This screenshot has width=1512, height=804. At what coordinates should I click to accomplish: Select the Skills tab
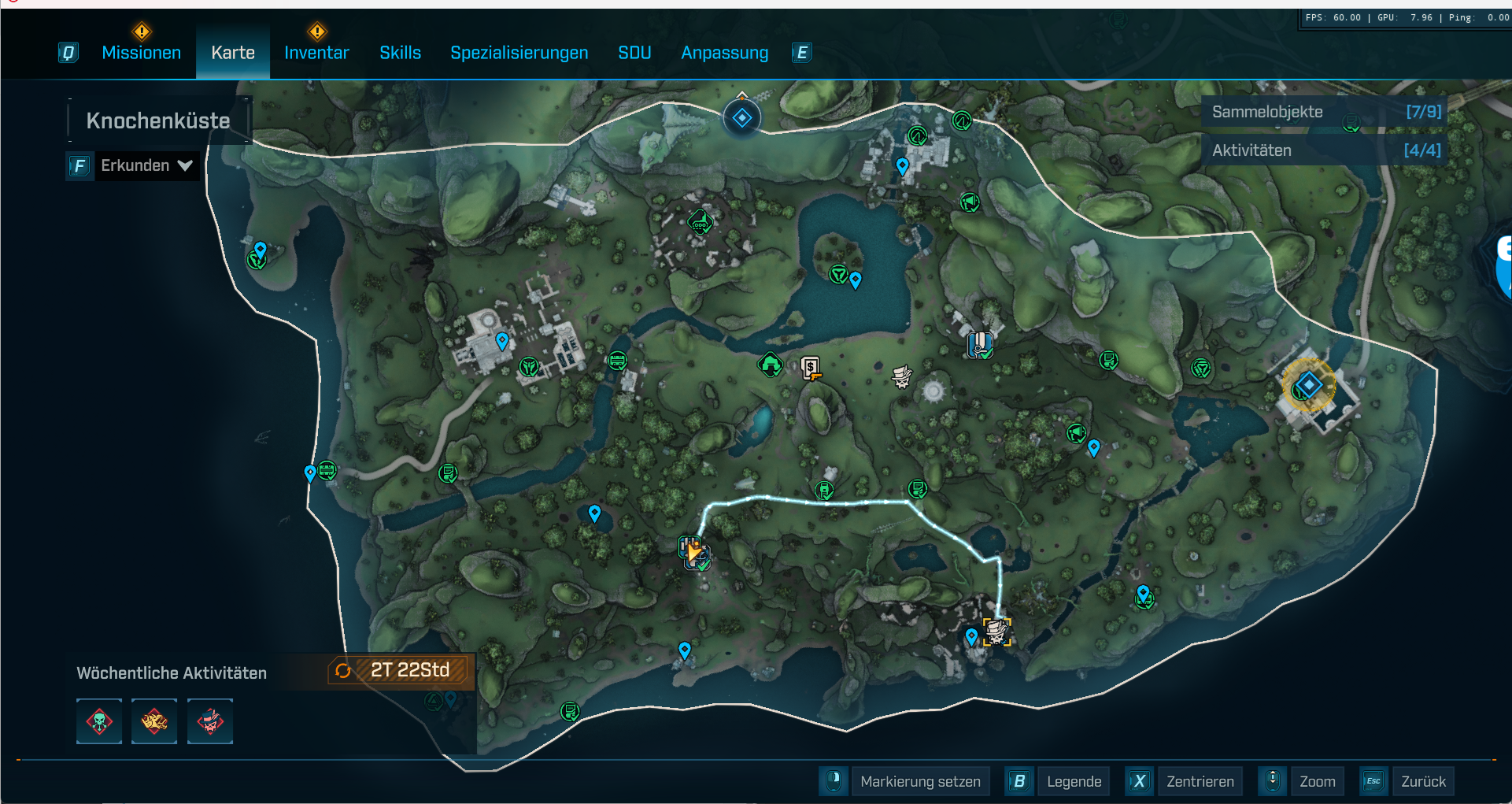coord(400,53)
